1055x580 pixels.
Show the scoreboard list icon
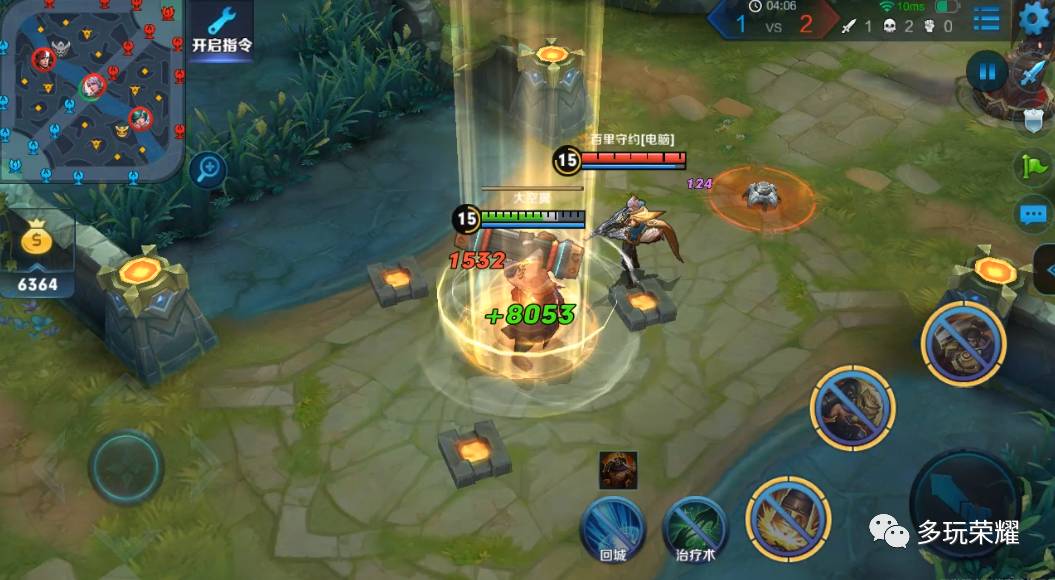[x=986, y=18]
